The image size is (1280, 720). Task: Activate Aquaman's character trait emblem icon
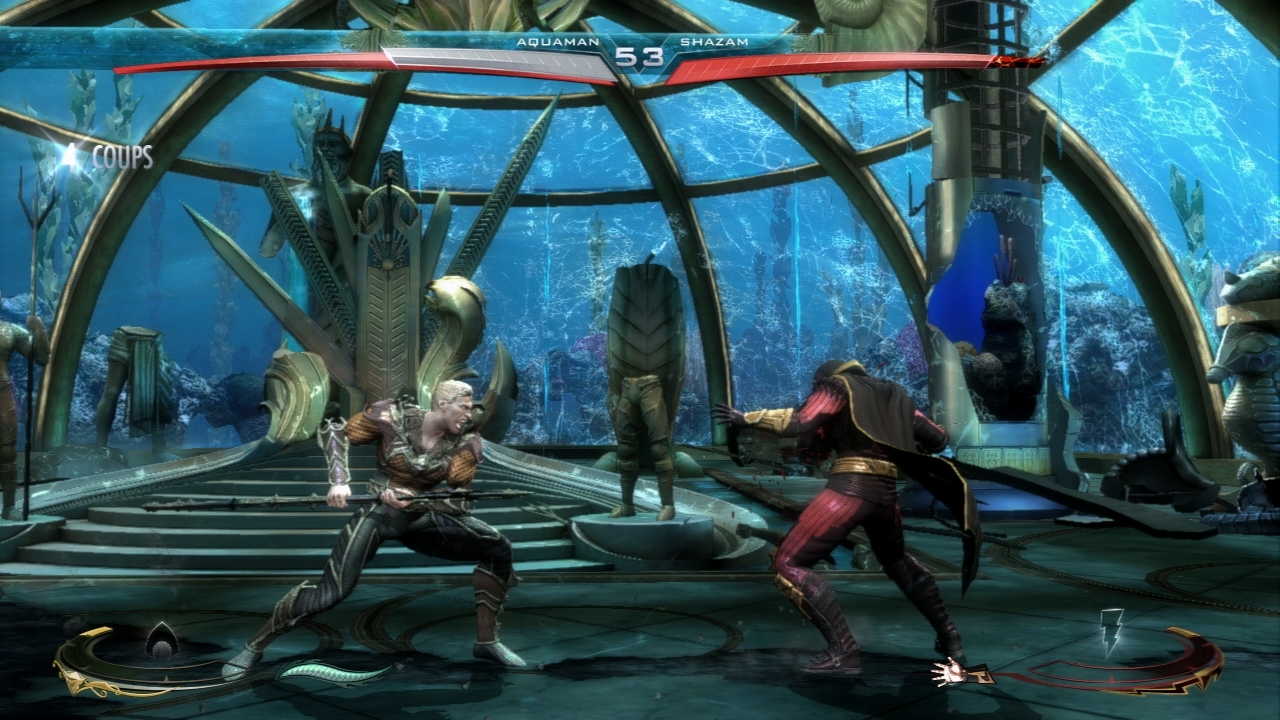tap(160, 639)
